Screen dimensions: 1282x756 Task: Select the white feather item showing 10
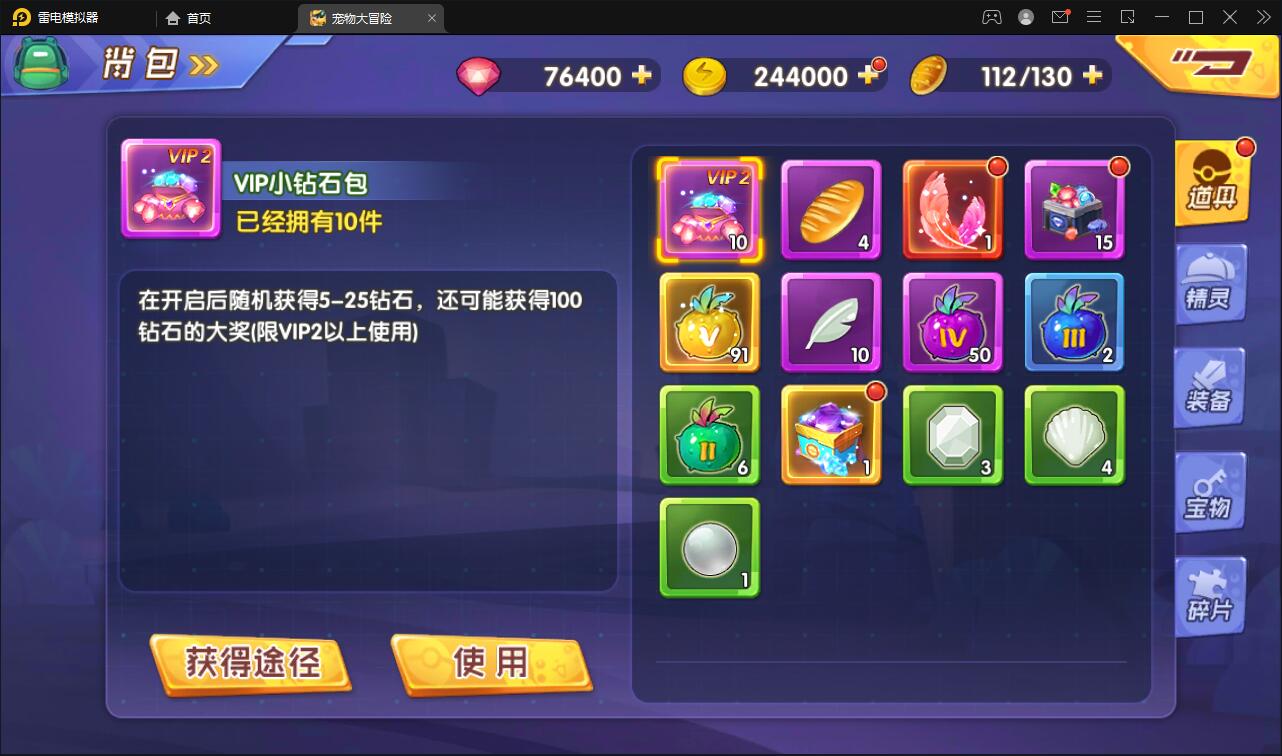pos(831,322)
